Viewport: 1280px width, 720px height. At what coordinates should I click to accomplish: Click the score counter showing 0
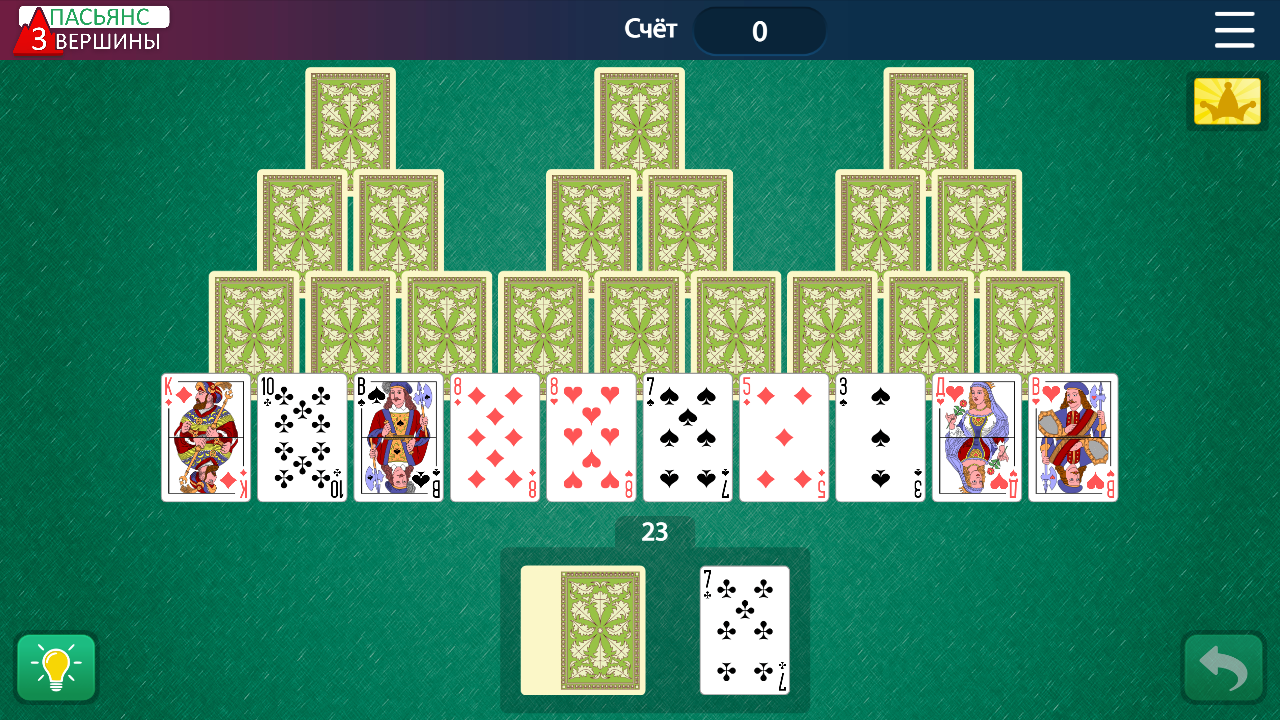[759, 30]
